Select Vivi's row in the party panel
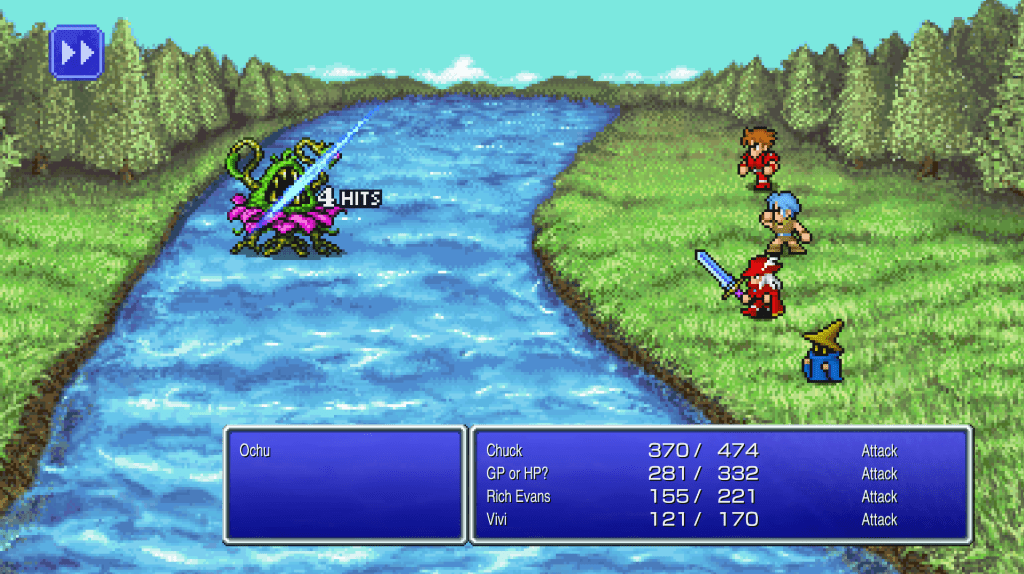1024x574 pixels. click(499, 520)
